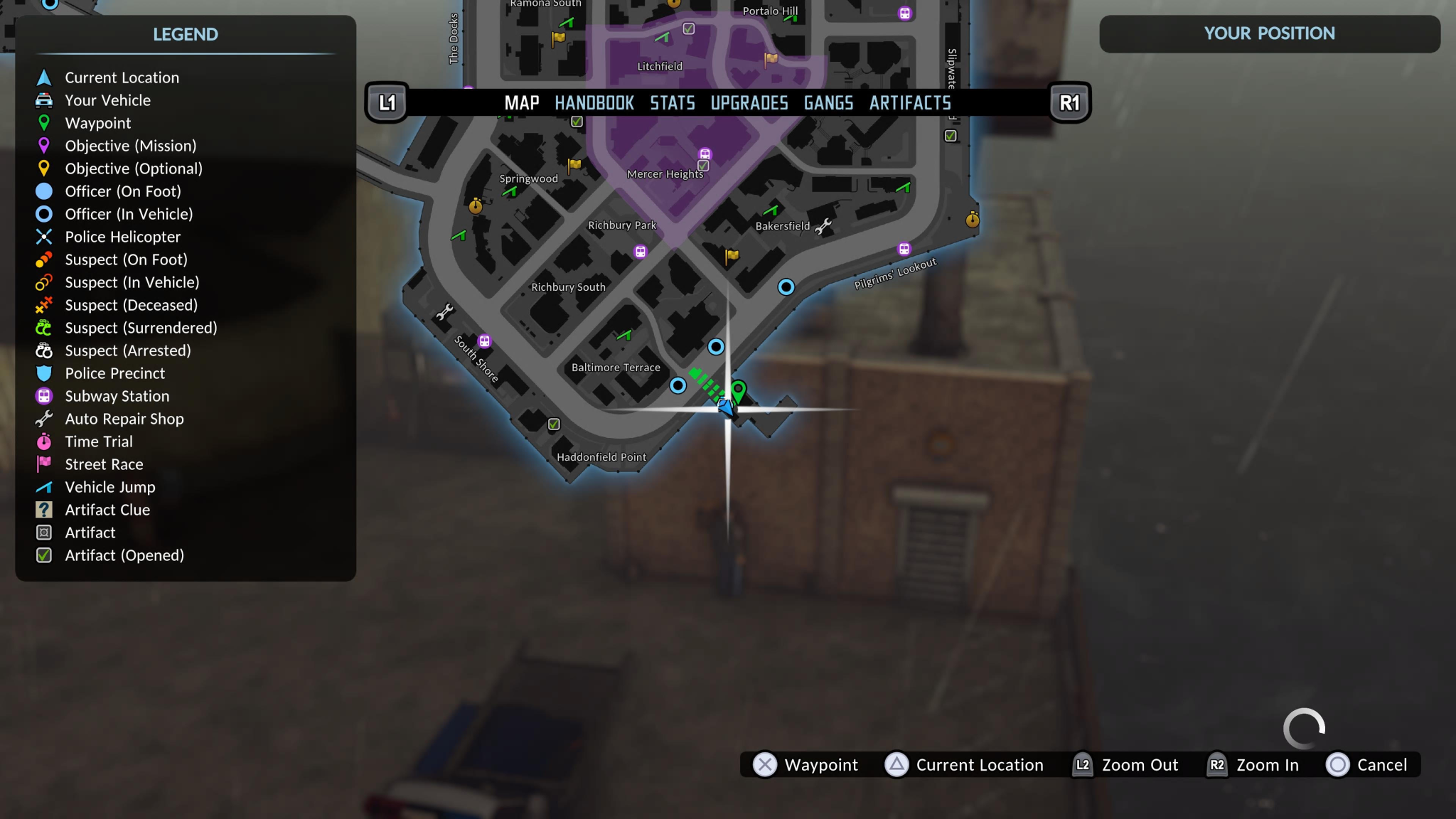Click the opened artifact checkmark near Haddonfield Point
1456x819 pixels.
(554, 424)
